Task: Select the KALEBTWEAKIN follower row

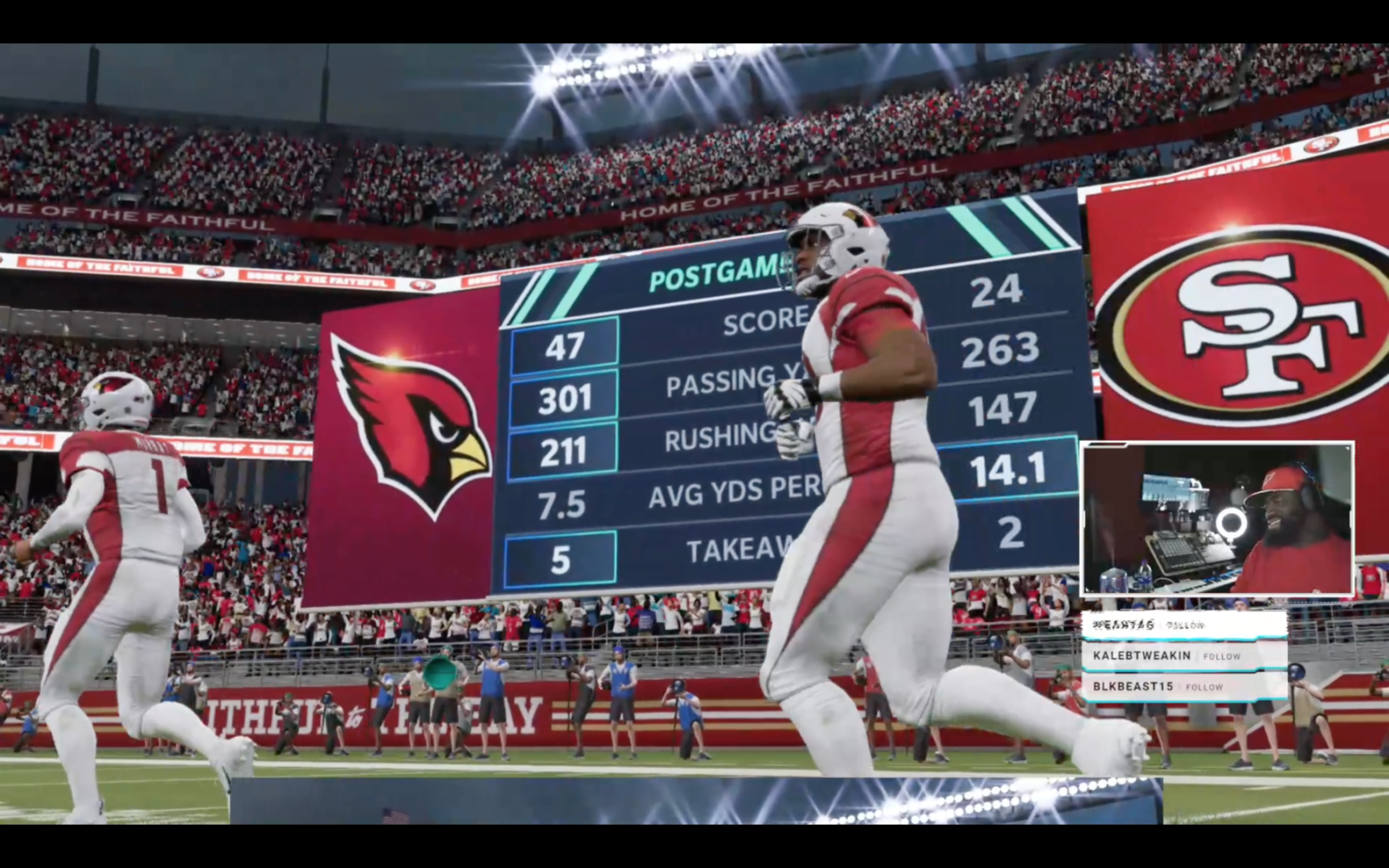Action: (1183, 656)
